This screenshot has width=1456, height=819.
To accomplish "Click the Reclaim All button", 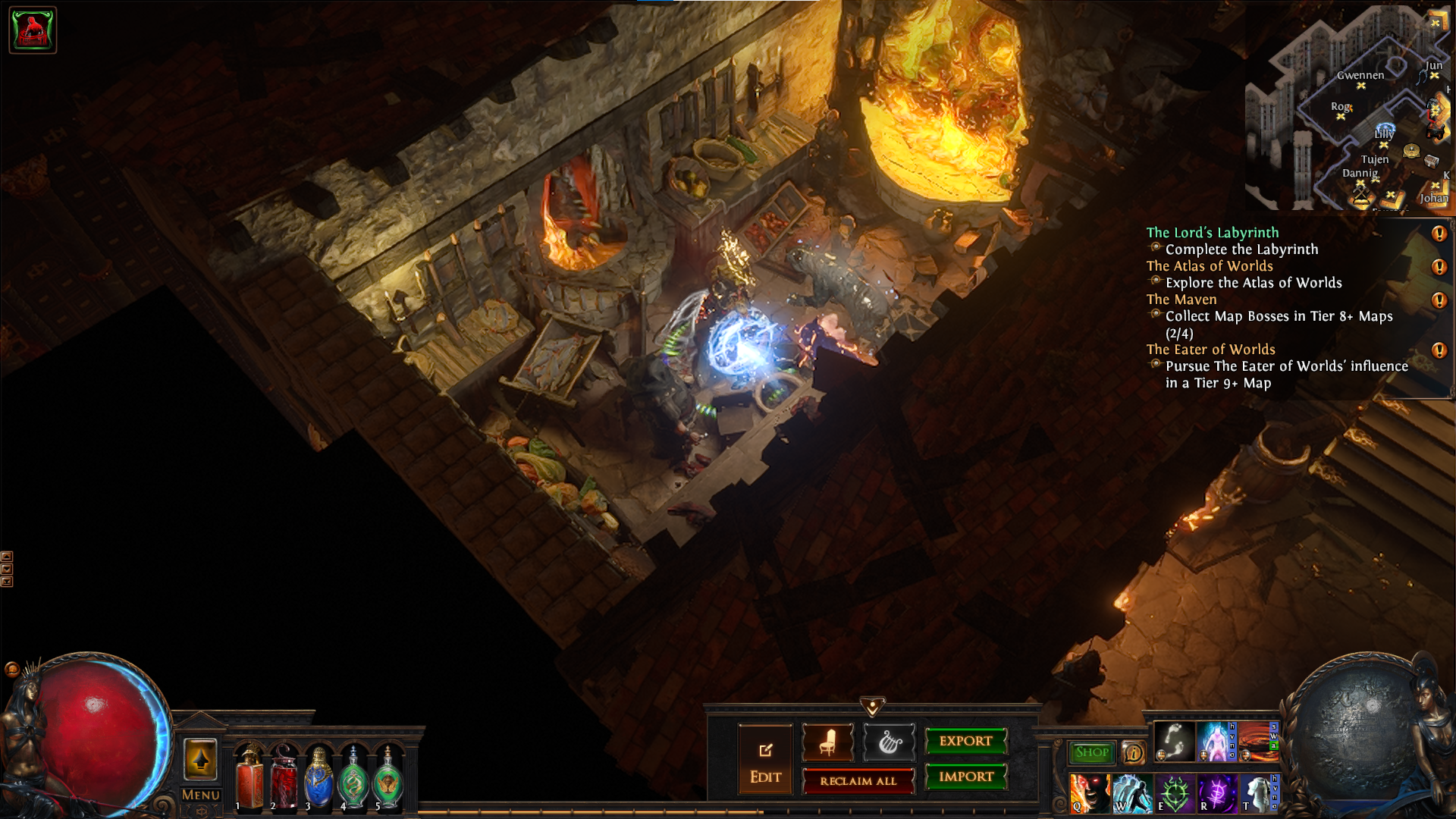I will (858, 781).
